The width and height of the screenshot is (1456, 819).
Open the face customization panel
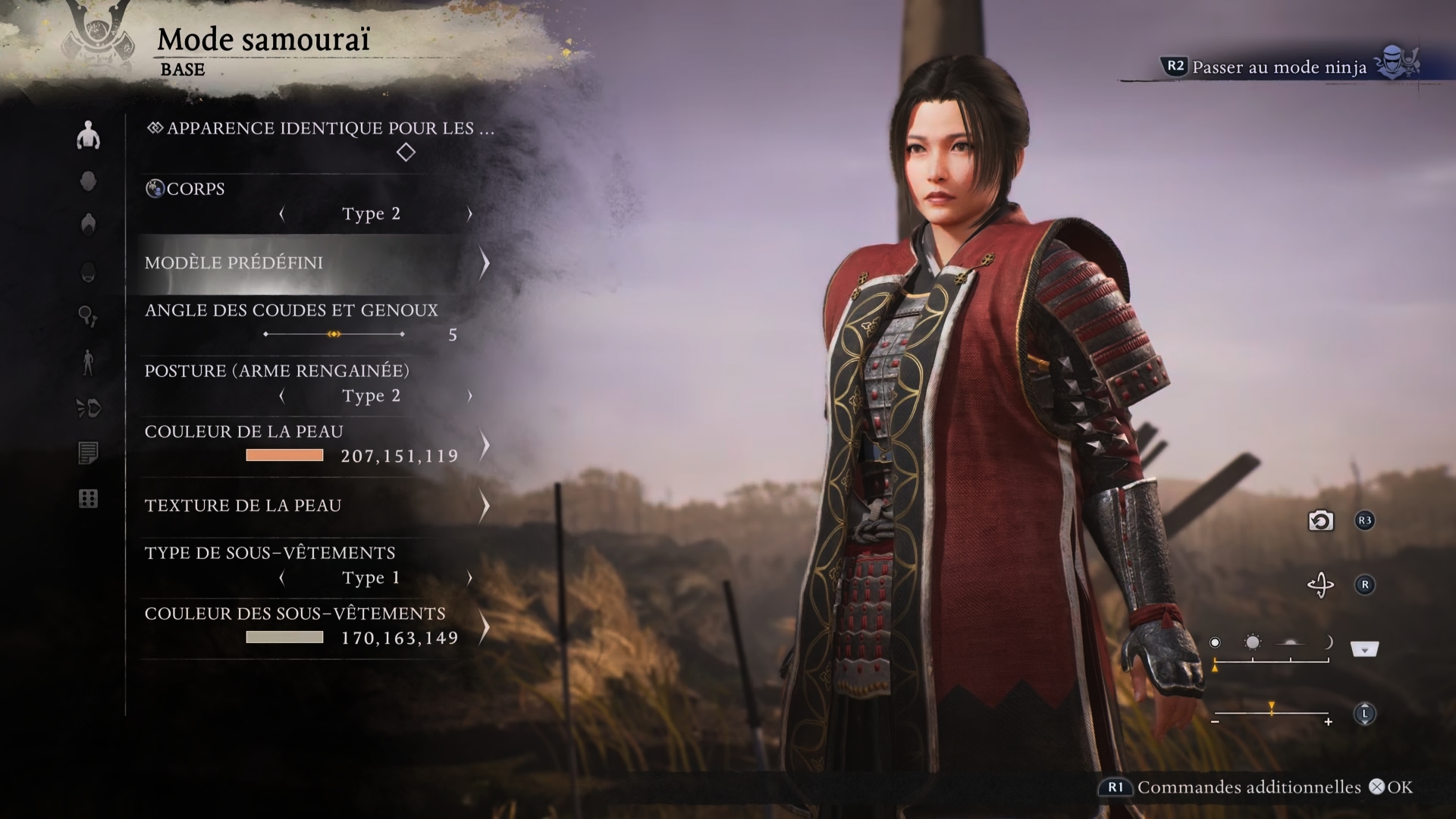click(x=89, y=180)
